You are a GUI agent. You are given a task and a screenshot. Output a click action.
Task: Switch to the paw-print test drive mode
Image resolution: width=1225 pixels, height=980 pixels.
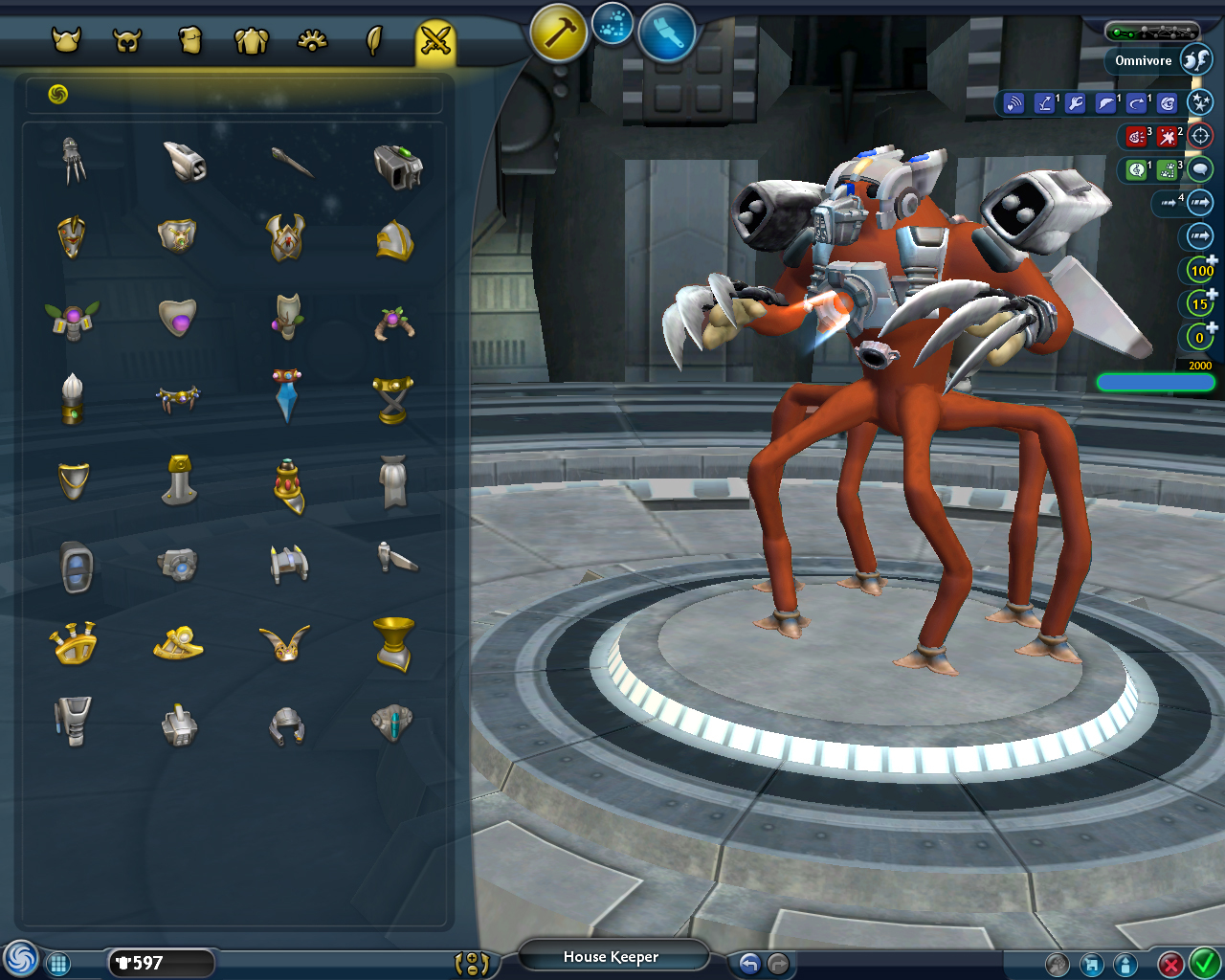pyautogui.click(x=612, y=24)
